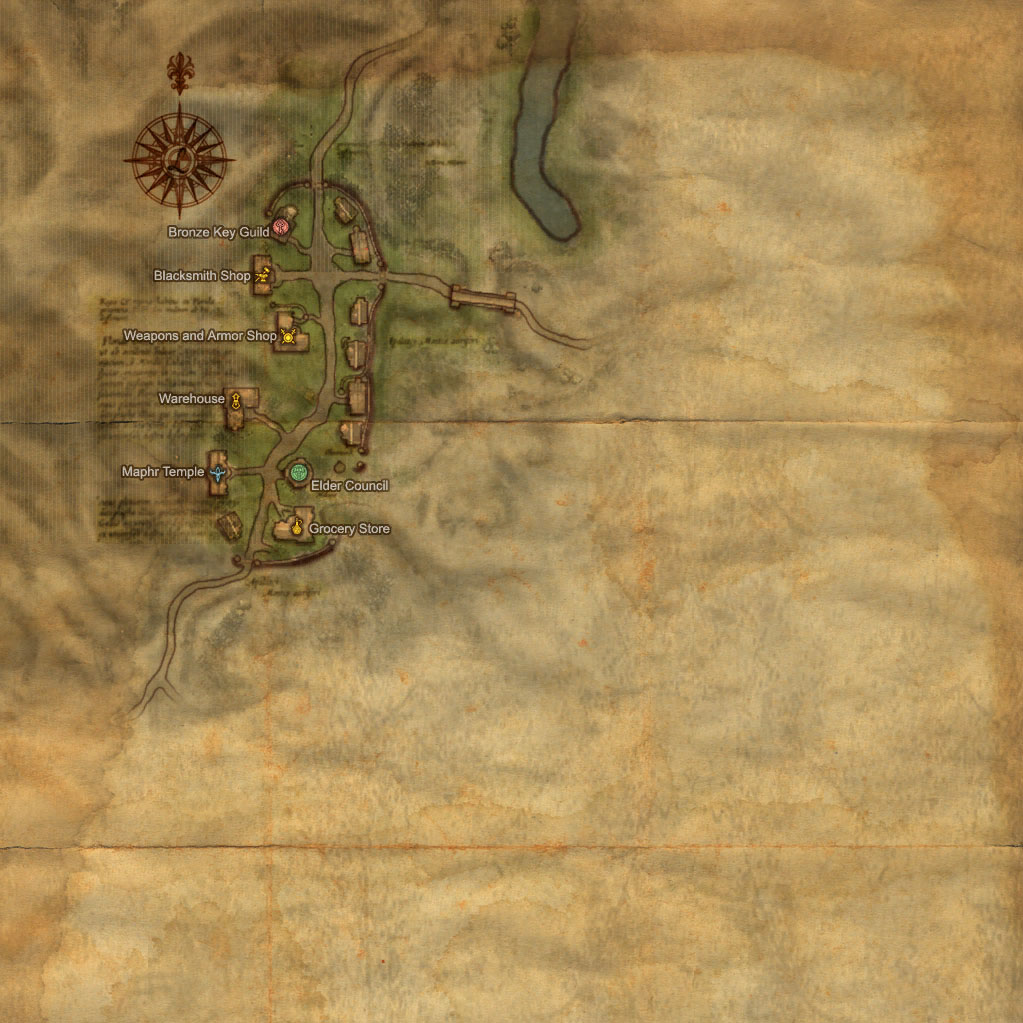Select the Maphr Temple marker
Image resolution: width=1023 pixels, height=1023 pixels.
[x=217, y=472]
